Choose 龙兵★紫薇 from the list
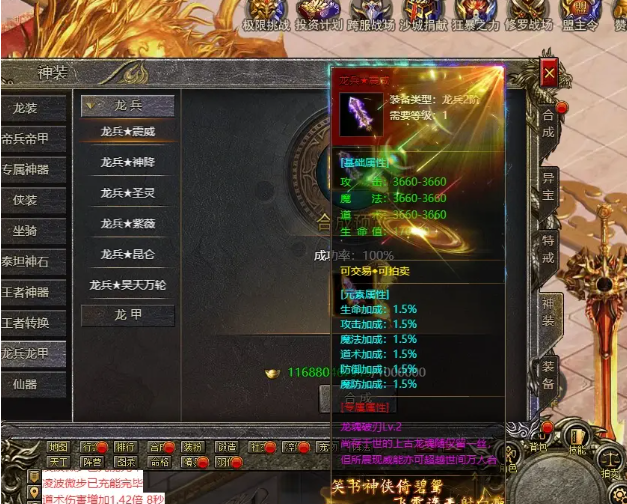The width and height of the screenshot is (627, 504). (128, 224)
